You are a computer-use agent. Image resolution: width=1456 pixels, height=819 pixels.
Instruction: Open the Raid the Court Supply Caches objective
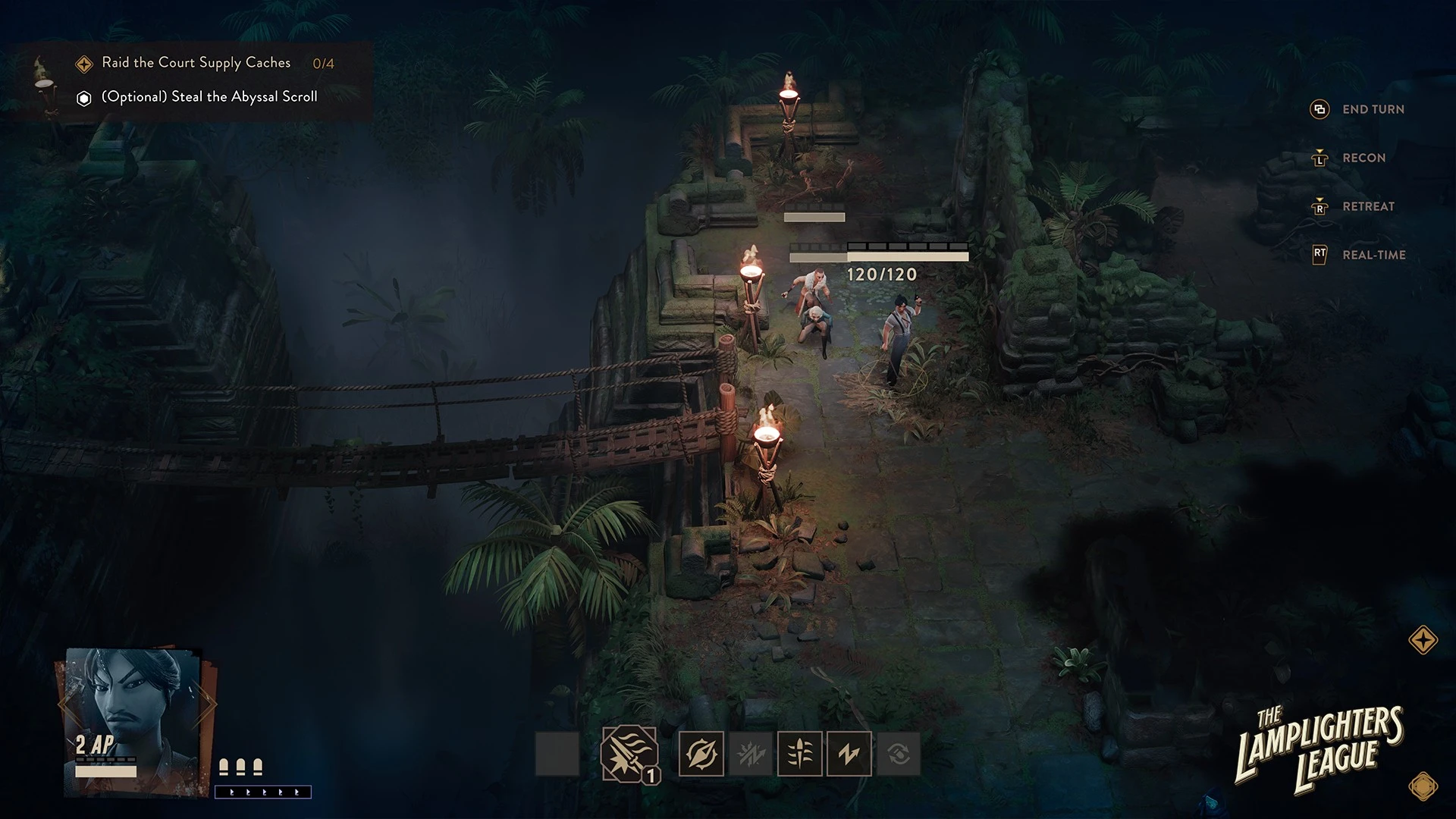196,63
